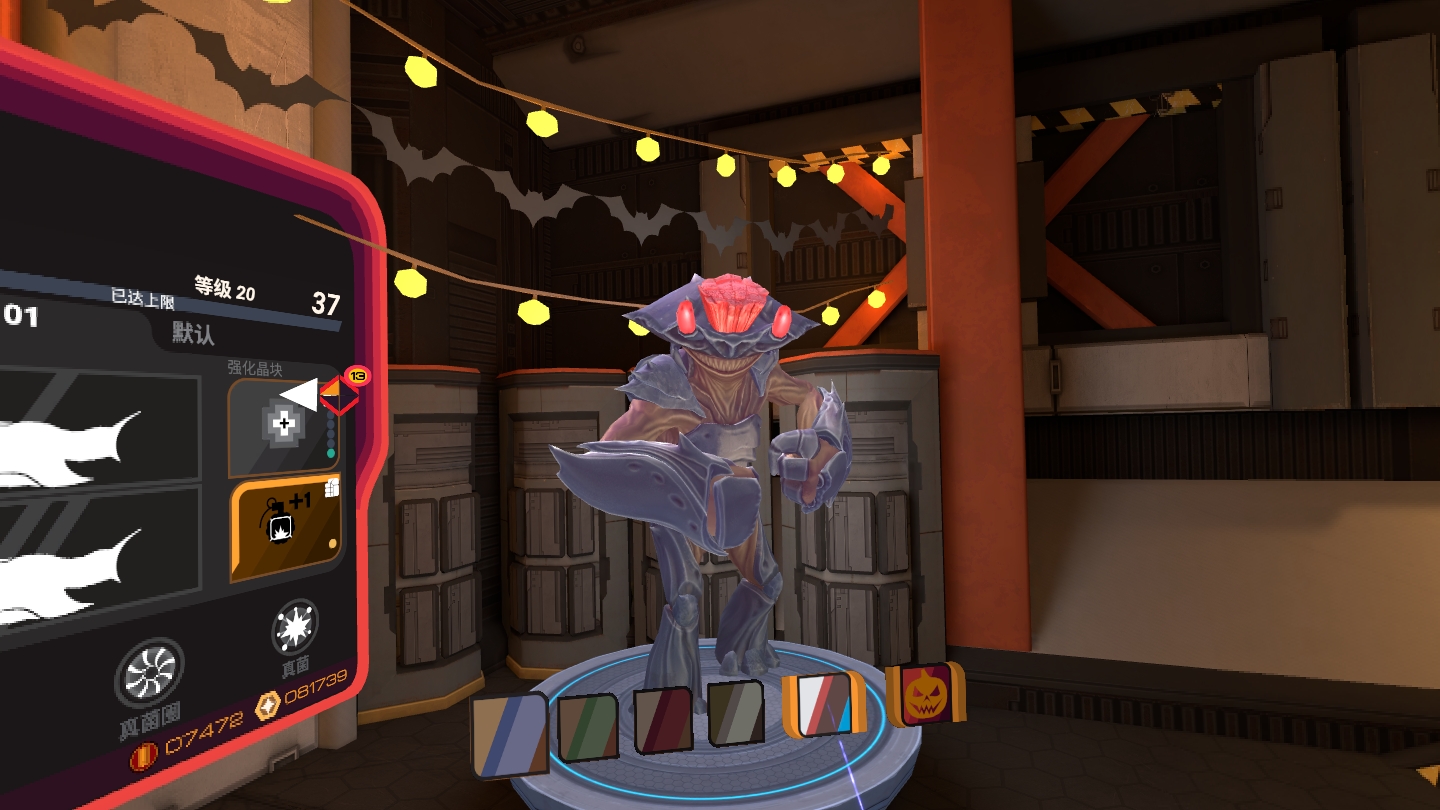
Task: Click the red cube with 13 badge
Action: pyautogui.click(x=339, y=394)
